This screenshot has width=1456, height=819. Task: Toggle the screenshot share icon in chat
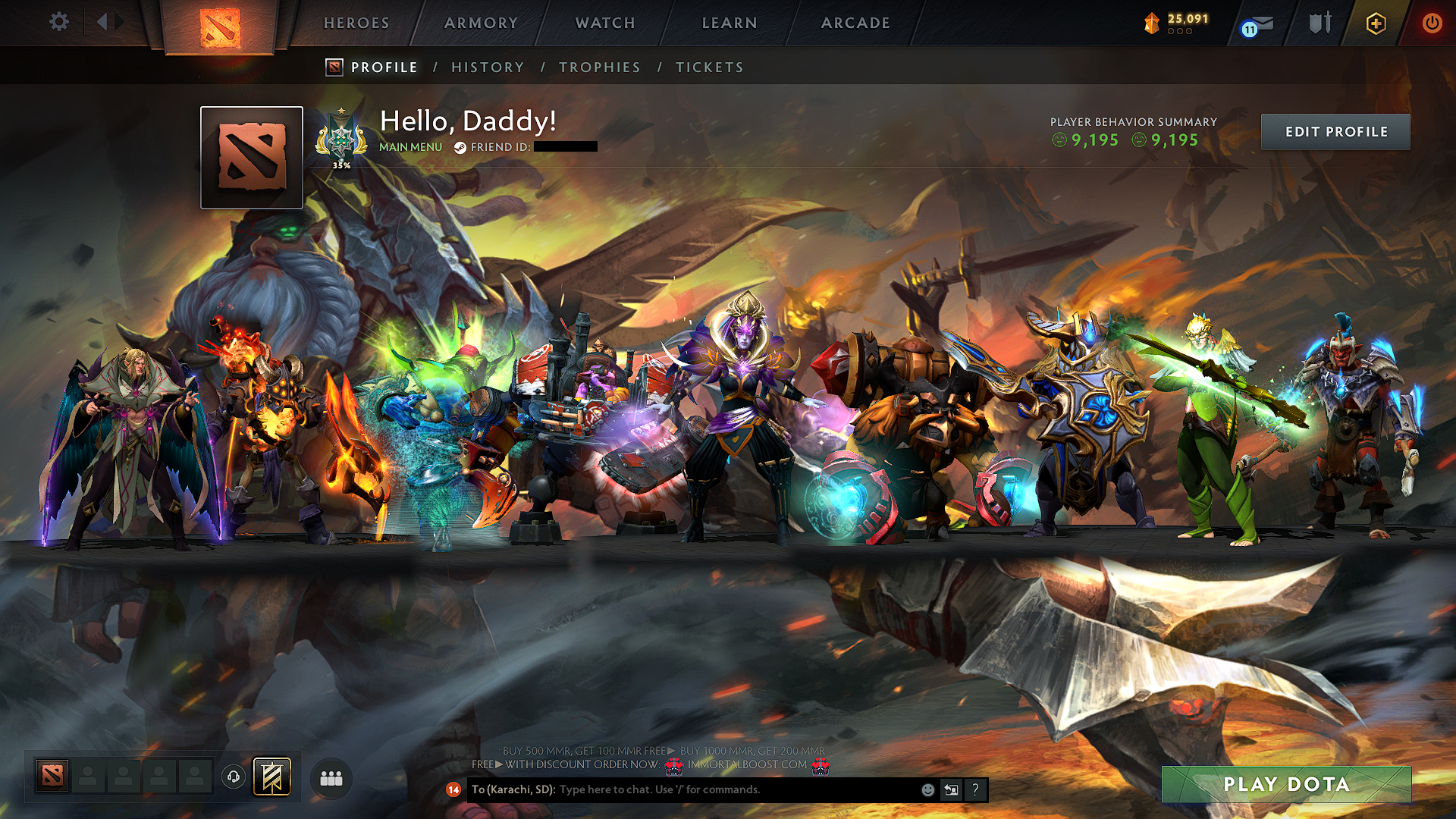click(950, 789)
